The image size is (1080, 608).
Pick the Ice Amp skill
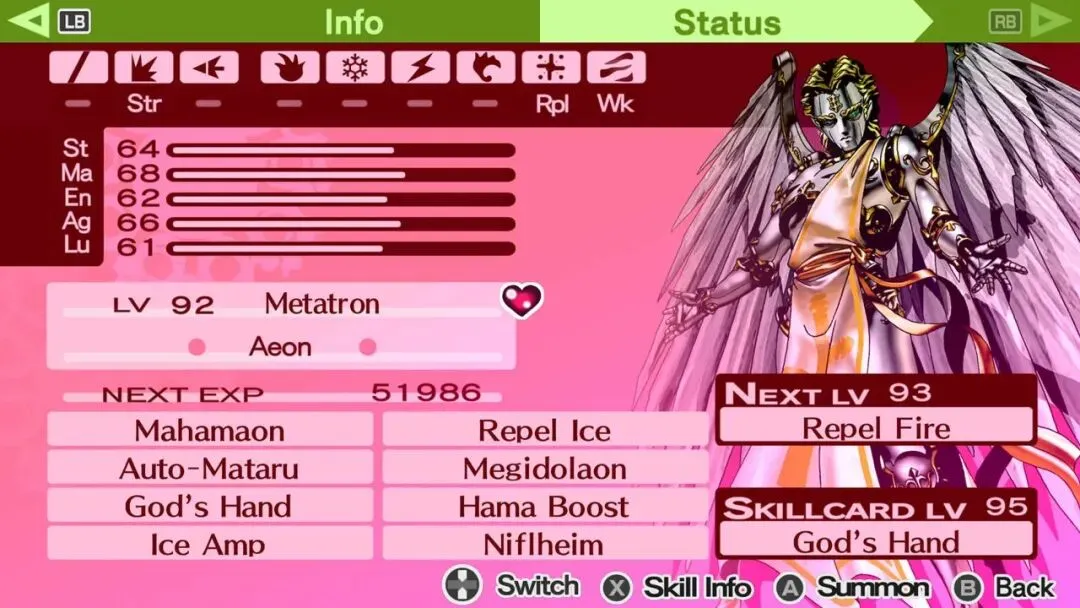pyautogui.click(x=209, y=544)
